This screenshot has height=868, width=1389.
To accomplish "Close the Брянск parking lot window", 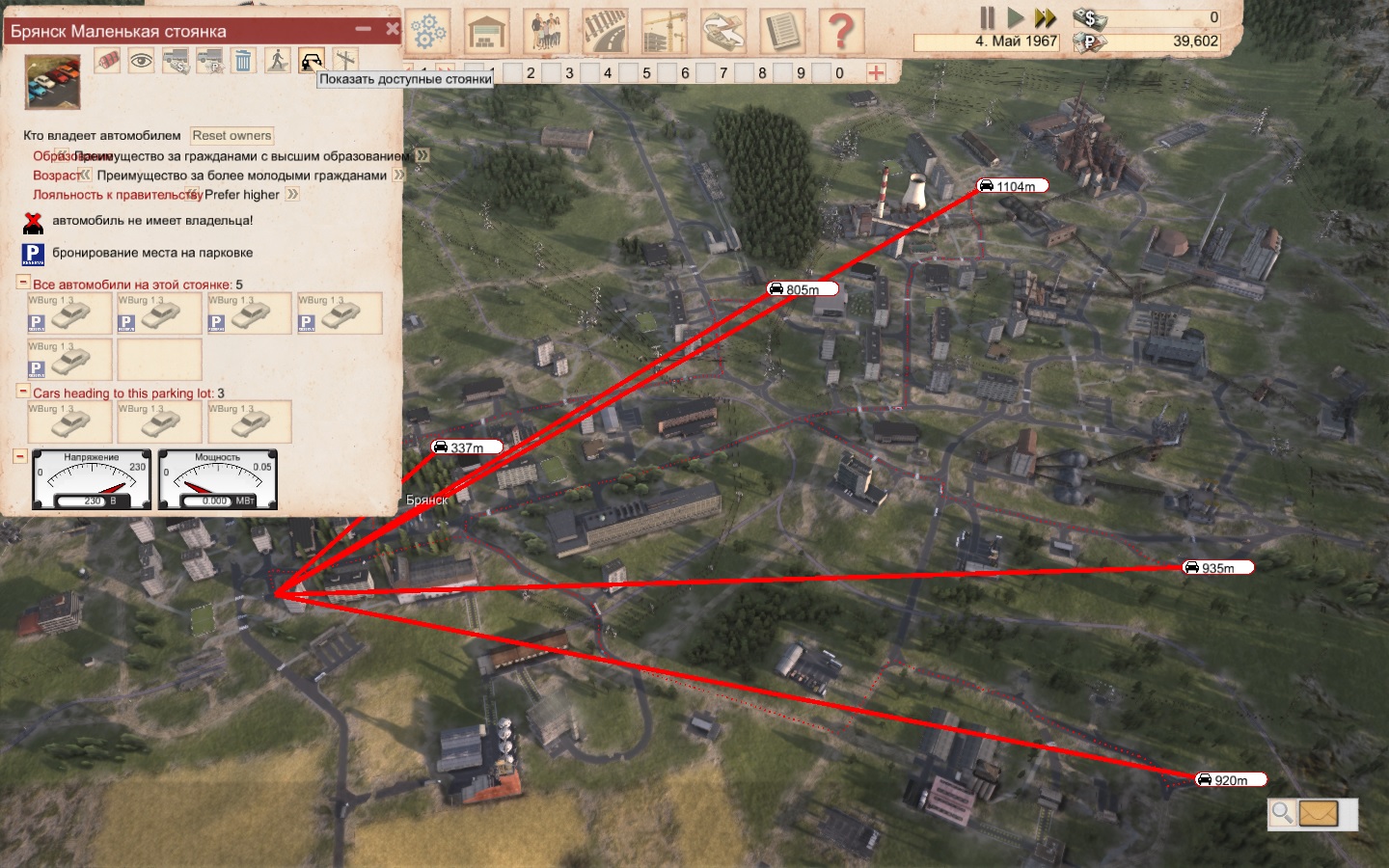I will [392, 29].
